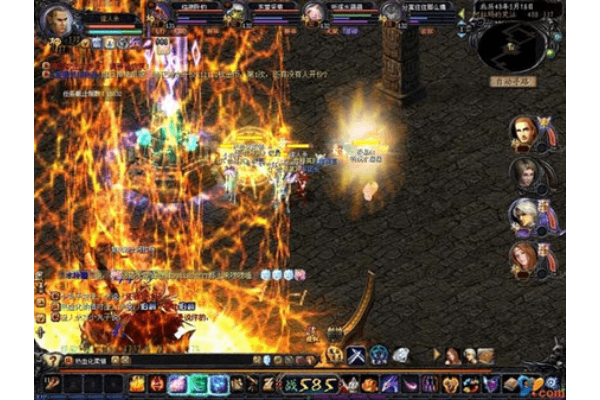Activate the teal glowing skill icon
The width and height of the screenshot is (600, 400).
click(198, 384)
